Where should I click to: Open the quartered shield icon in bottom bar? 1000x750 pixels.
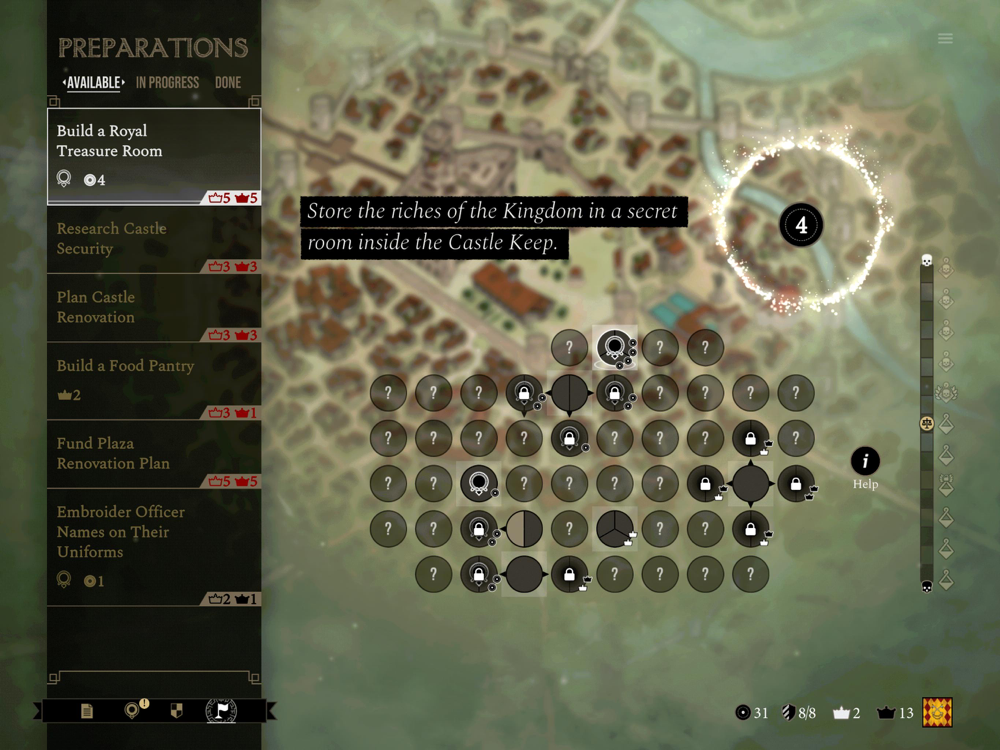pyautogui.click(x=177, y=711)
